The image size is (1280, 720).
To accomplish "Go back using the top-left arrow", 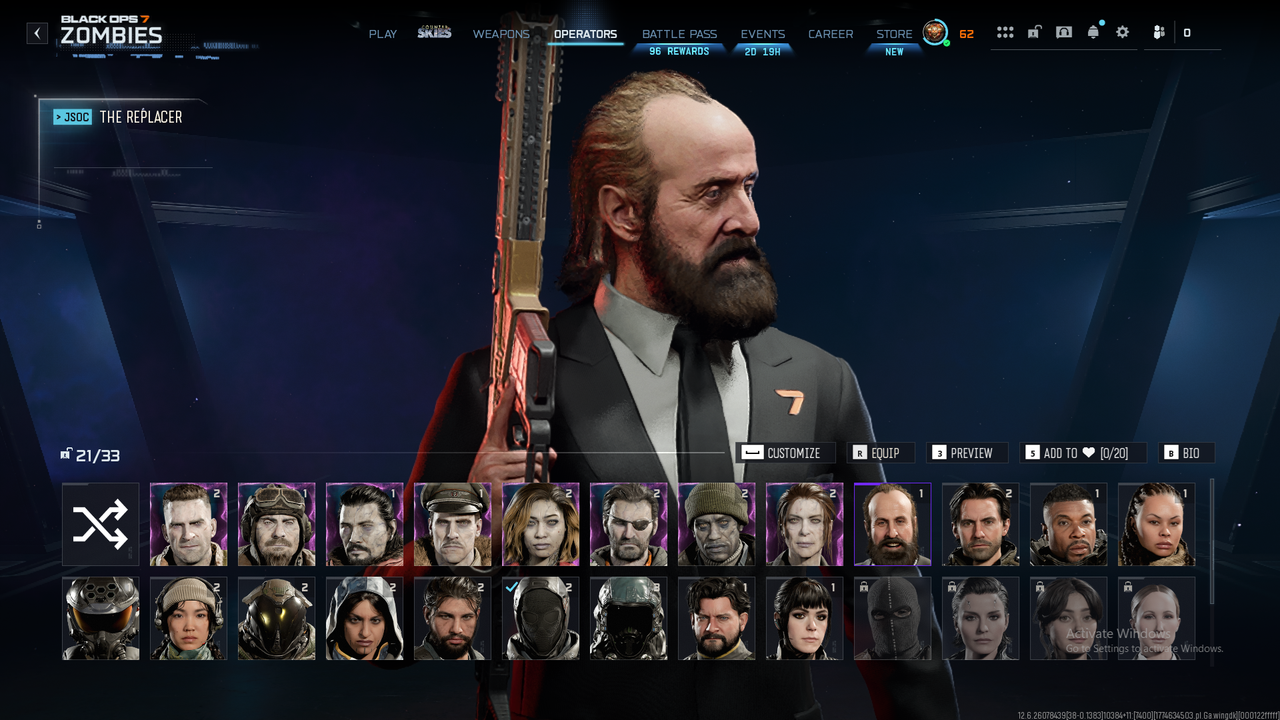I will tap(37, 33).
